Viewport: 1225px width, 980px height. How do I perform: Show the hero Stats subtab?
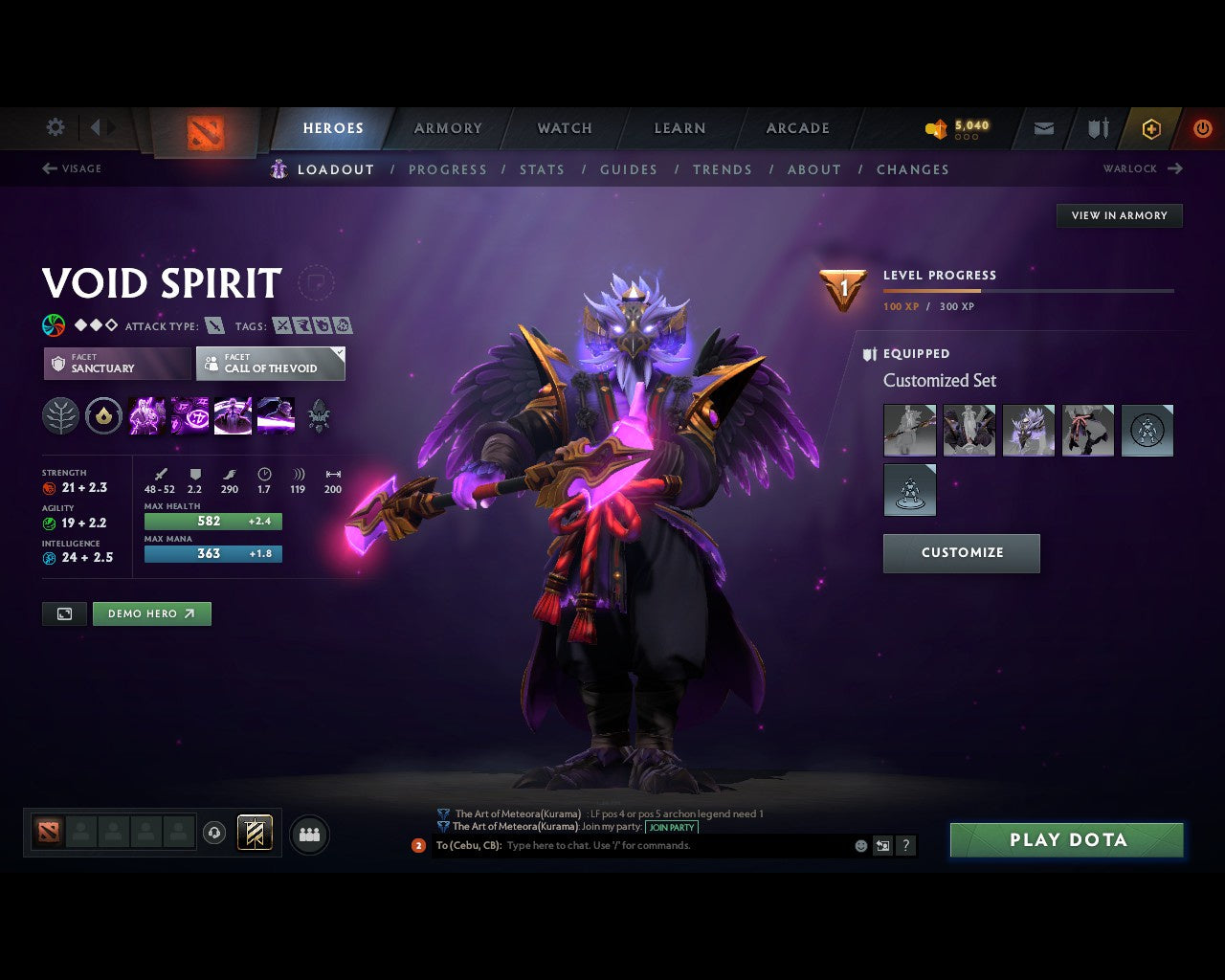[542, 169]
